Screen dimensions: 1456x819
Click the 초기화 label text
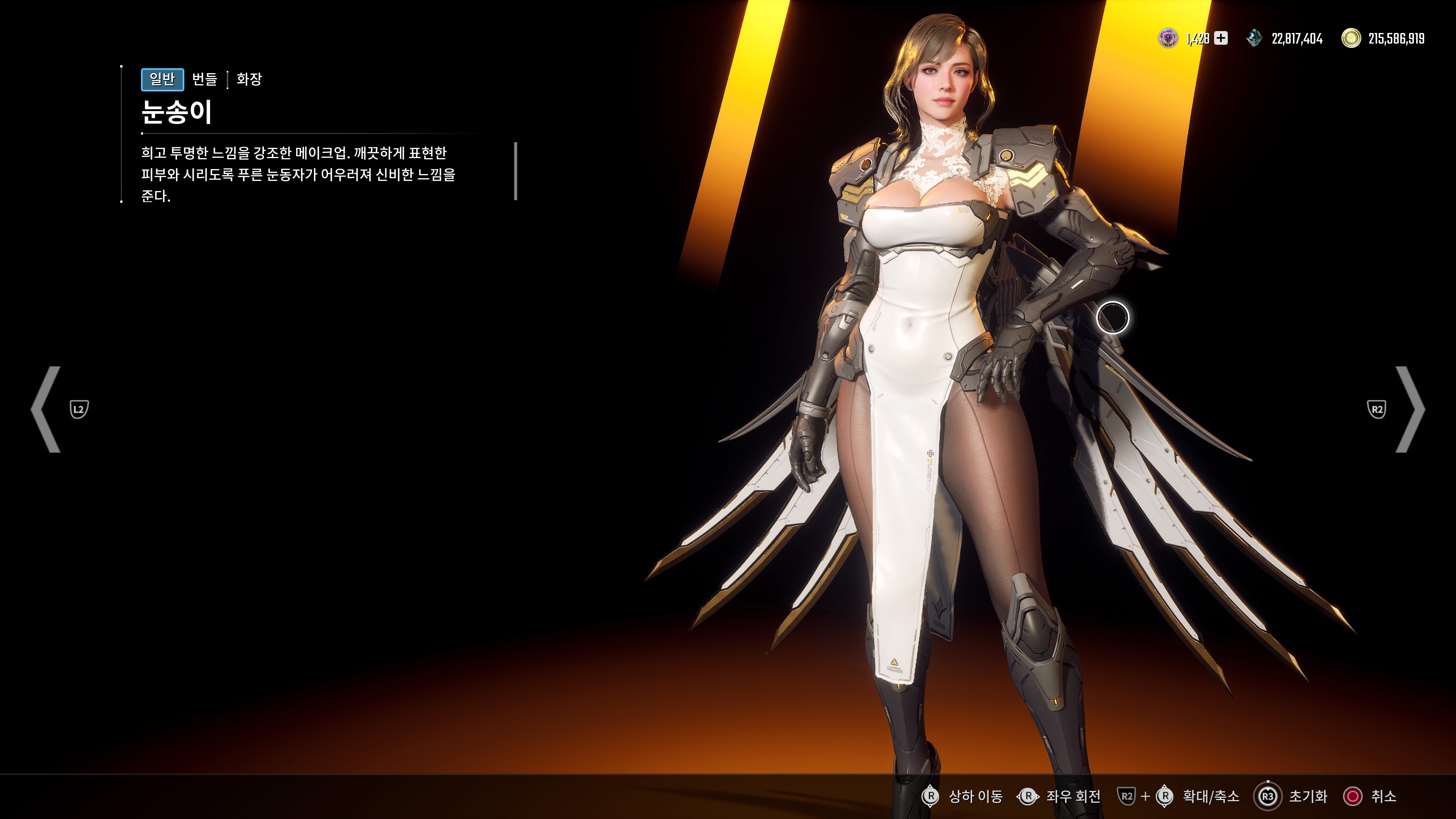(1309, 797)
